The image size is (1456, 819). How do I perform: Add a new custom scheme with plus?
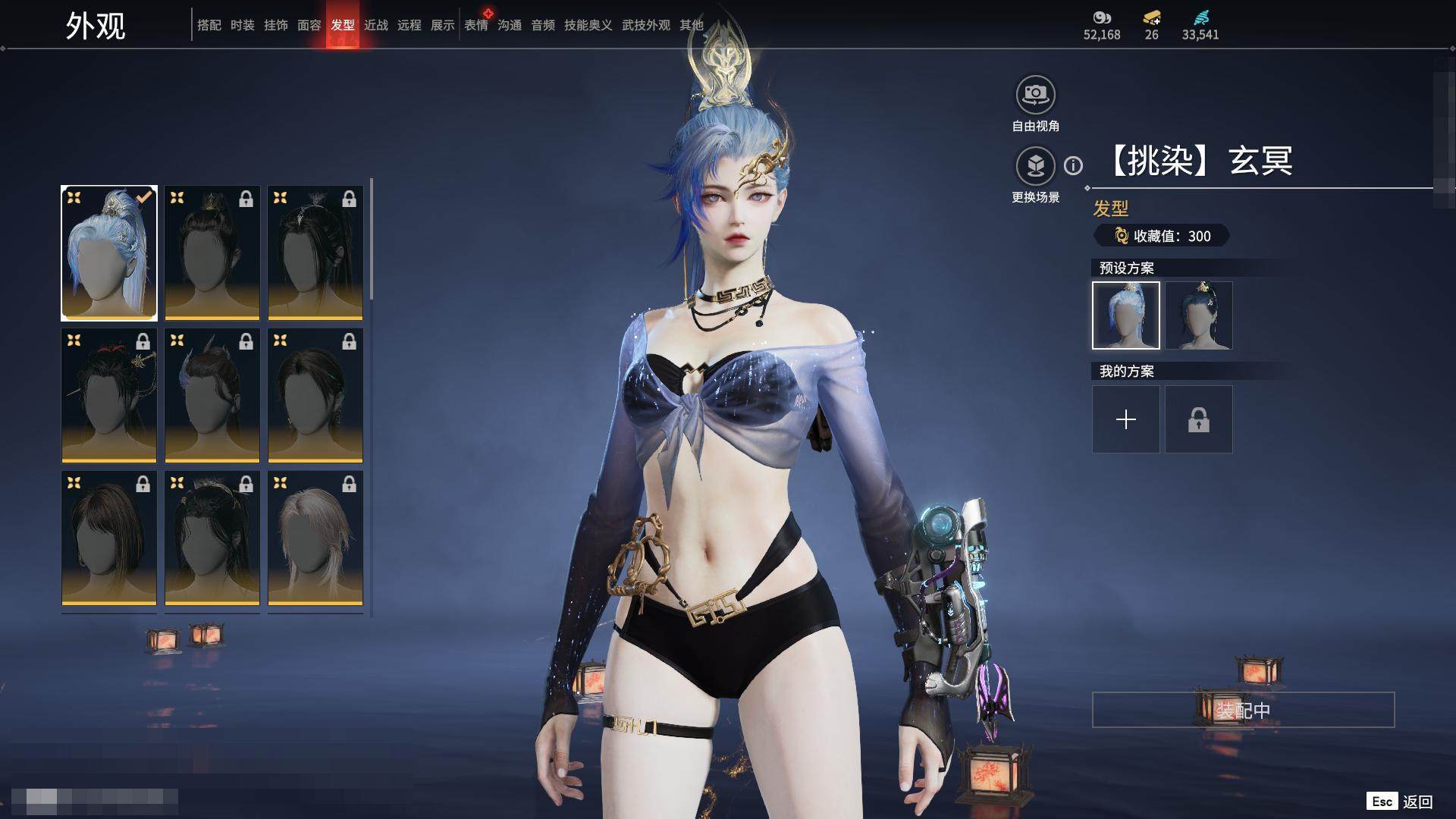pos(1125,419)
